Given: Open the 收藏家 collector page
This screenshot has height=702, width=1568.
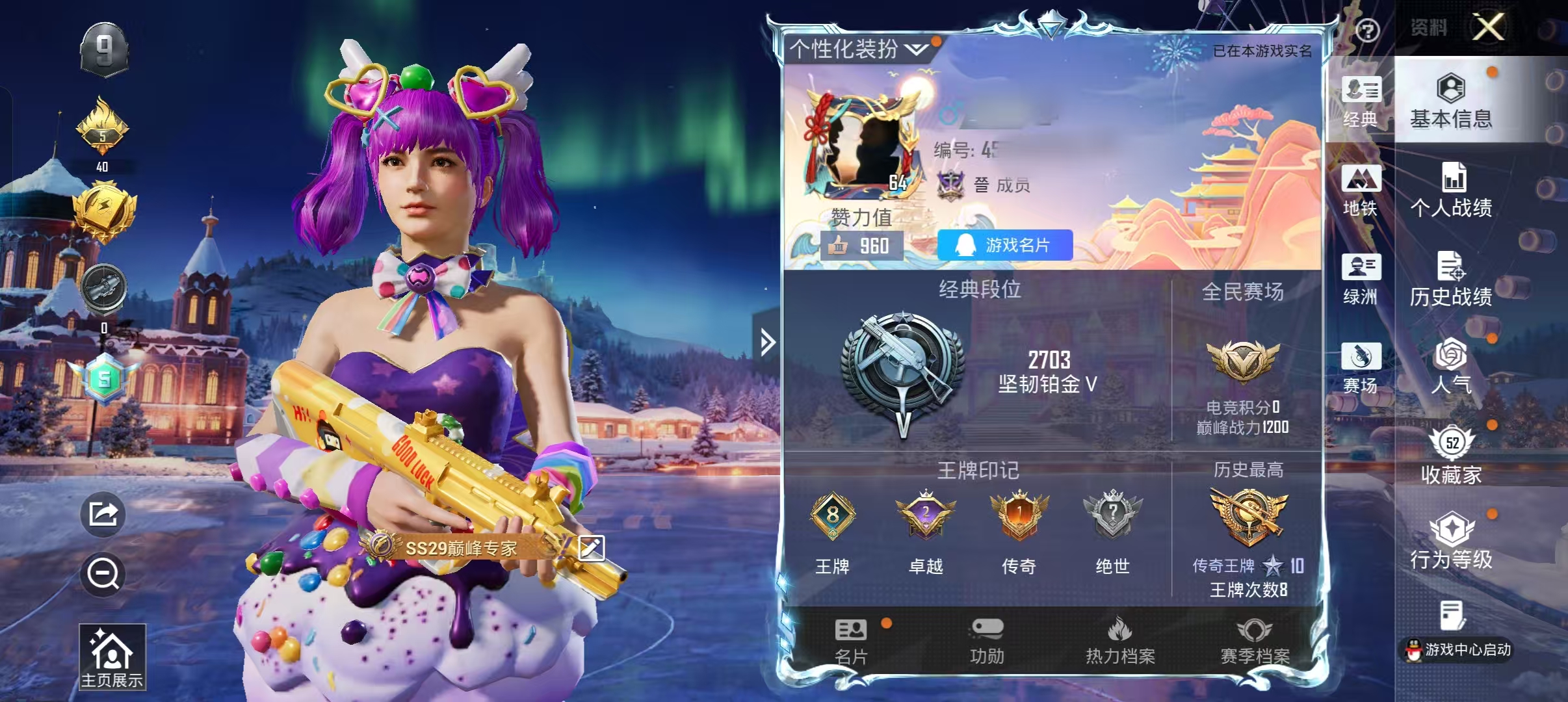Looking at the screenshot, I should [1451, 456].
